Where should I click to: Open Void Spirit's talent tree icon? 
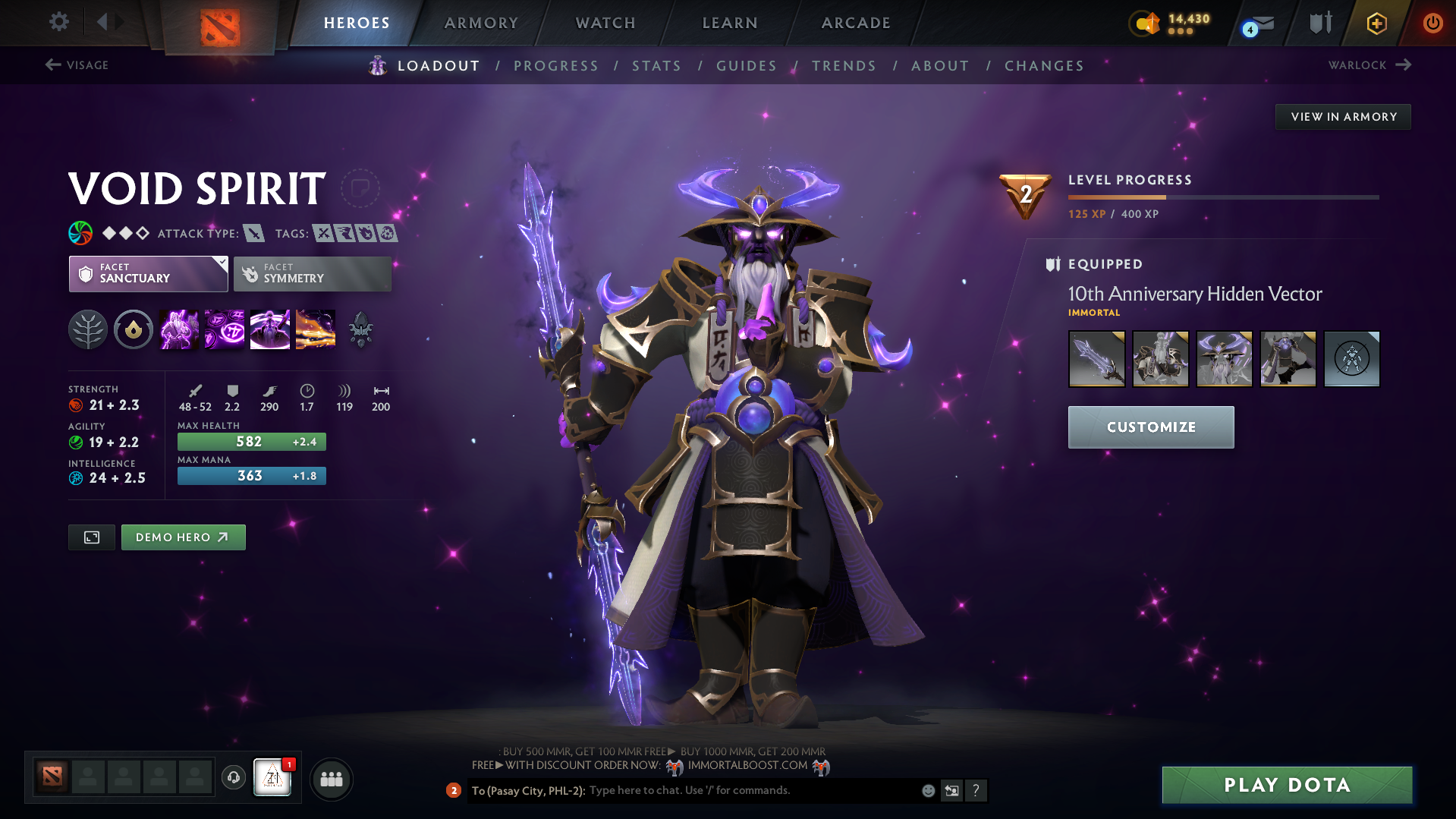point(88,329)
